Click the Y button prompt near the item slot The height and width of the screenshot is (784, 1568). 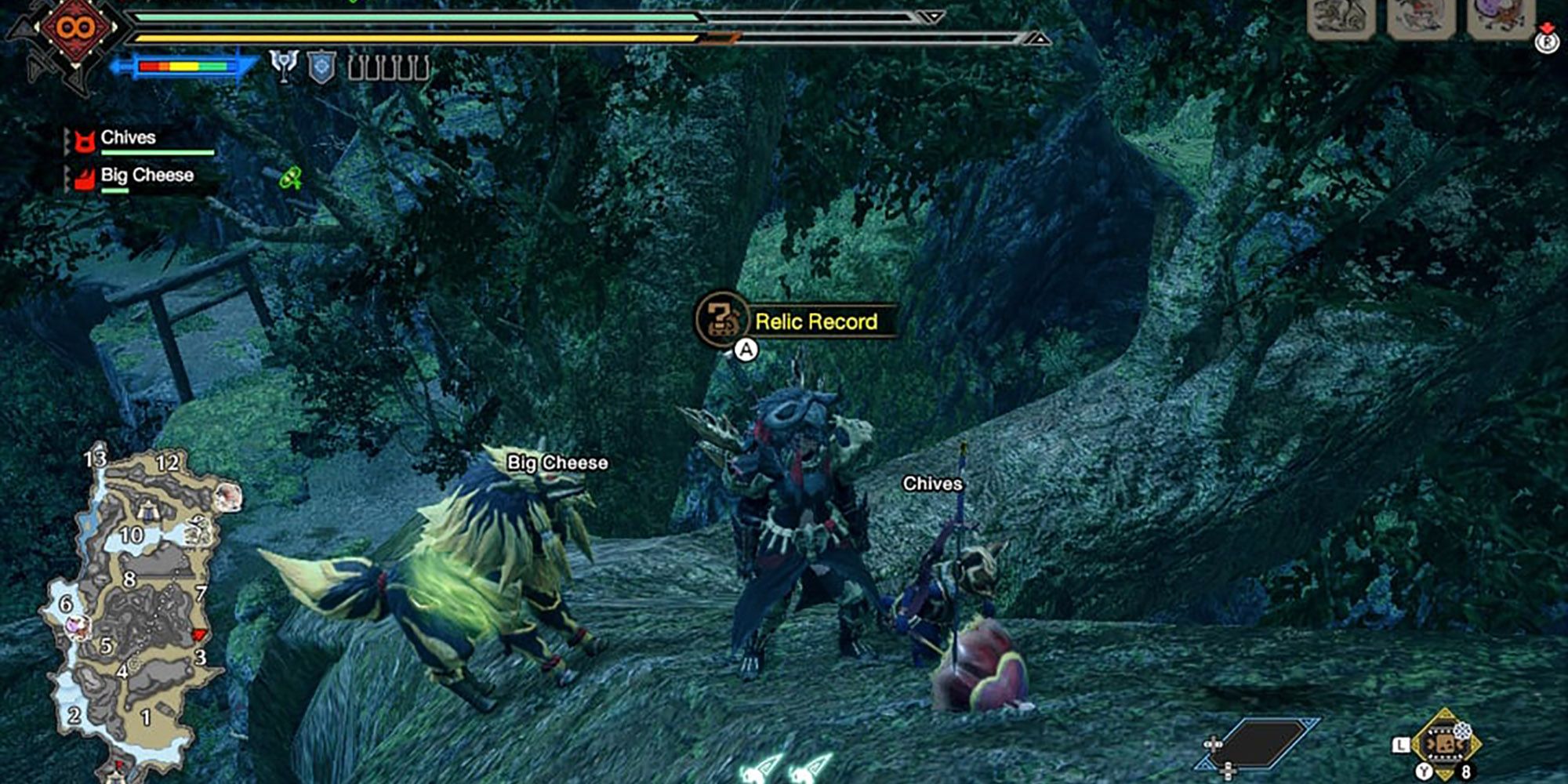(x=1424, y=771)
